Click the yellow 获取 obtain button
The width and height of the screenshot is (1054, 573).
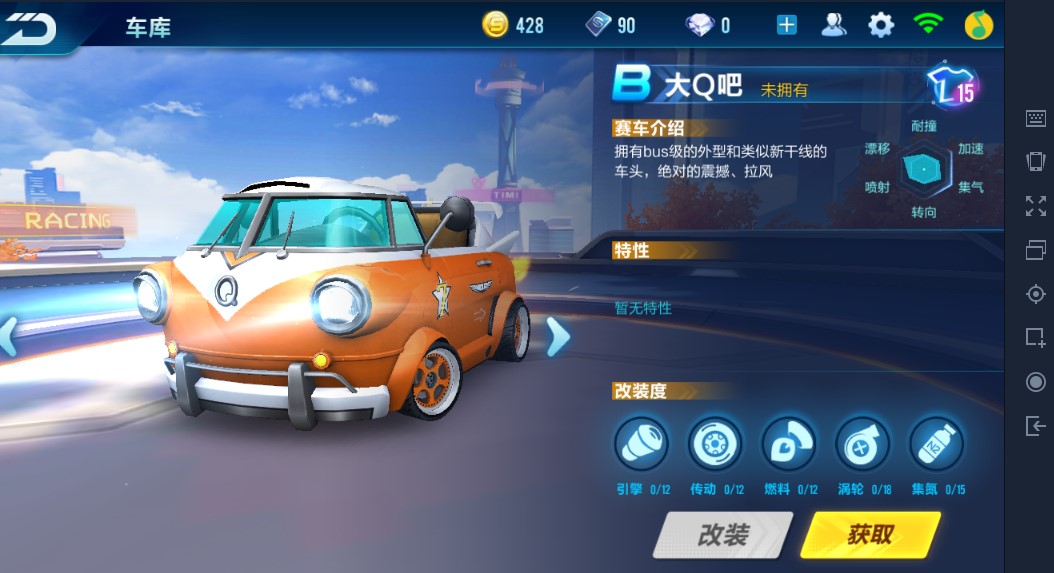coord(870,534)
